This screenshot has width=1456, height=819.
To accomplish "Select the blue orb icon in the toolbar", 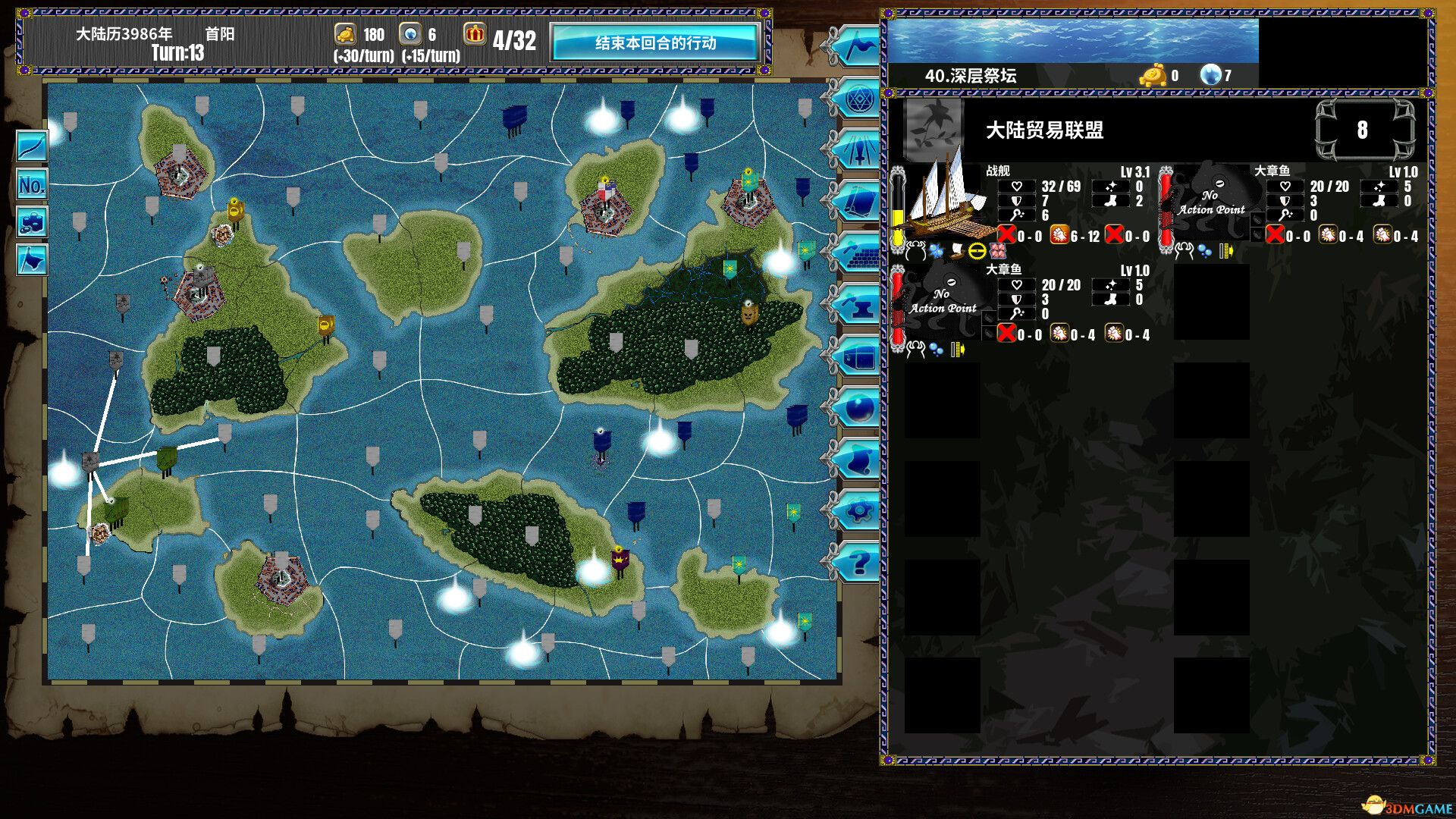I will pyautogui.click(x=859, y=406).
